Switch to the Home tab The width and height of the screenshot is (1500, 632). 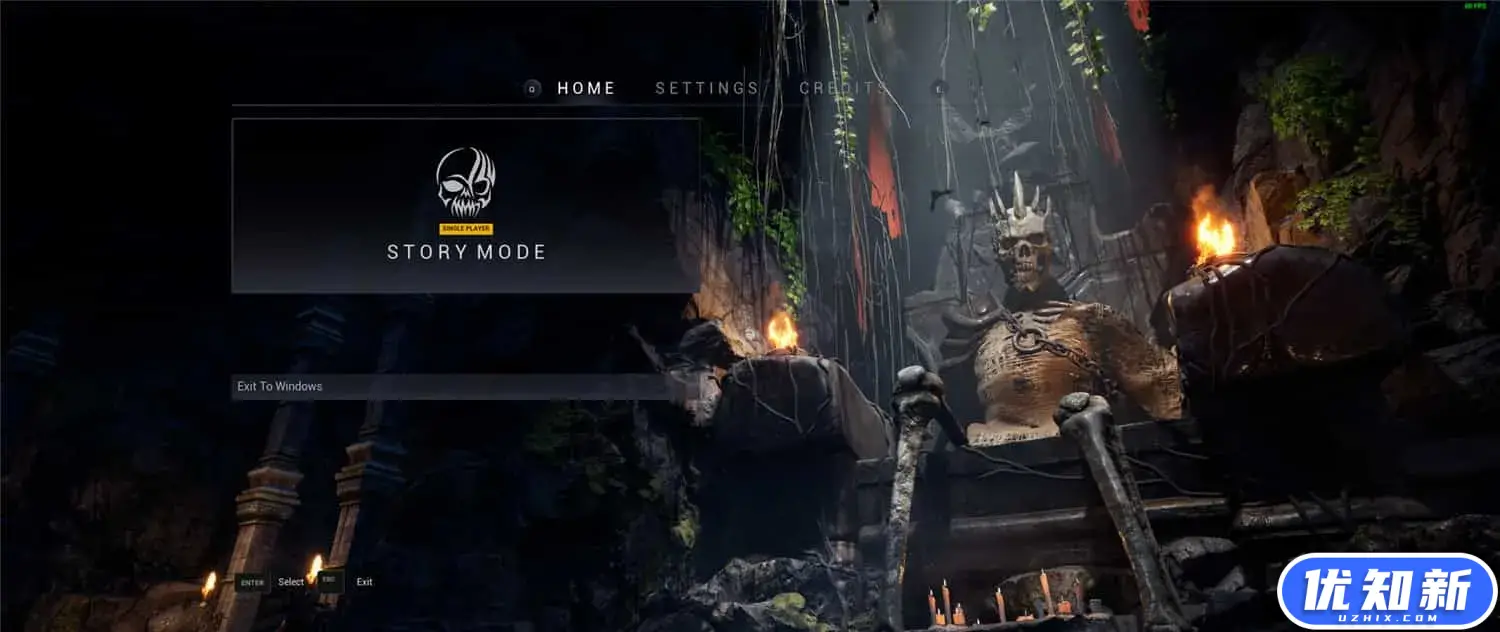(586, 88)
